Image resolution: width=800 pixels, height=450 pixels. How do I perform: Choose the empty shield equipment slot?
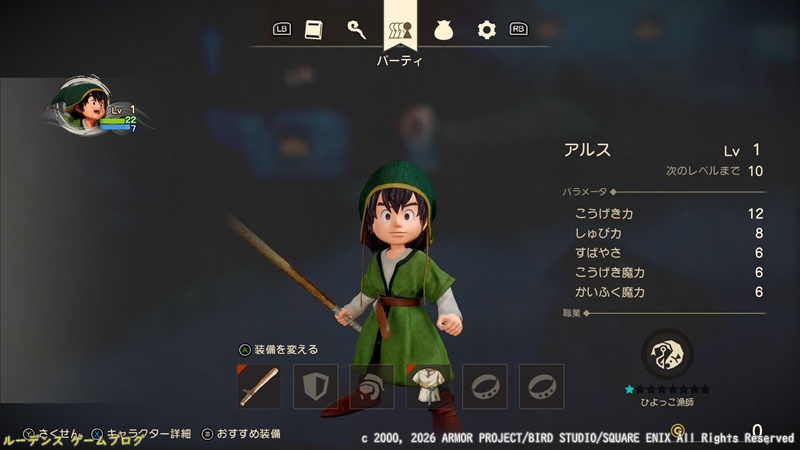(315, 386)
